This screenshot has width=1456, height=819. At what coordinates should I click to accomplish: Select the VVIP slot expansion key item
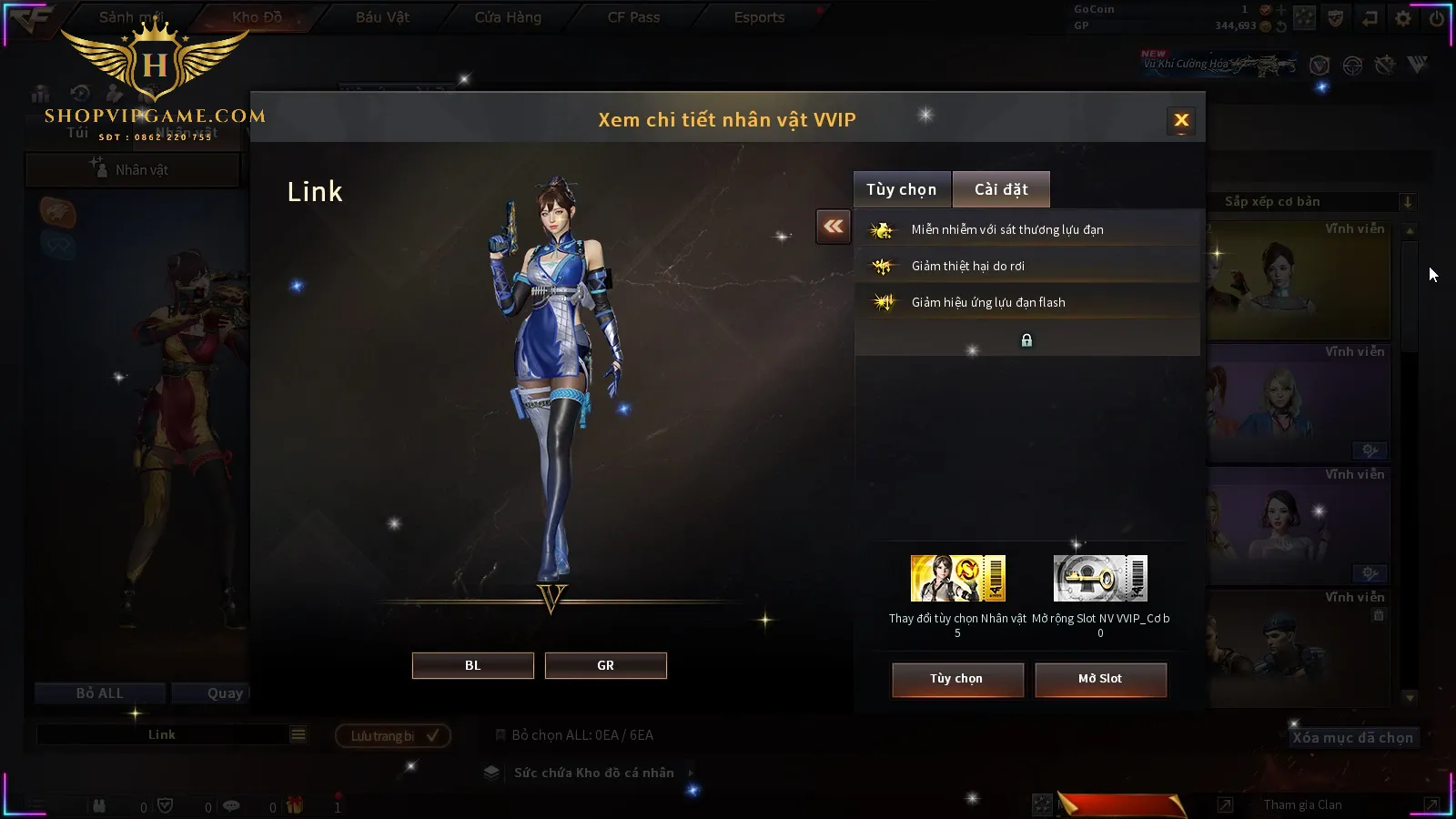(x=1100, y=579)
